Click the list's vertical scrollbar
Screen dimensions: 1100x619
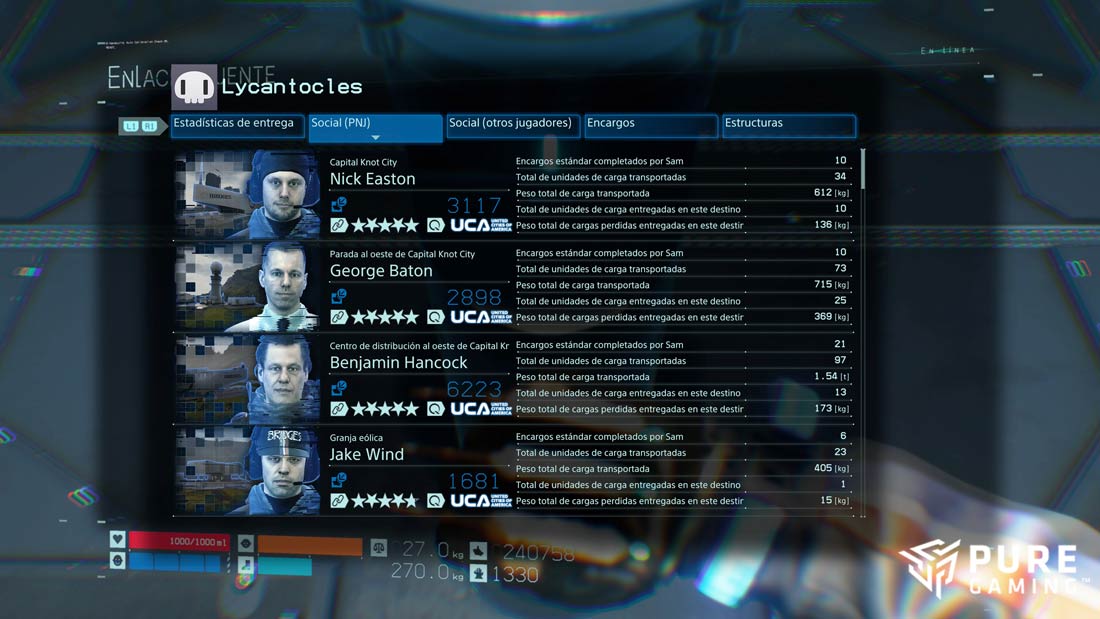[x=863, y=170]
